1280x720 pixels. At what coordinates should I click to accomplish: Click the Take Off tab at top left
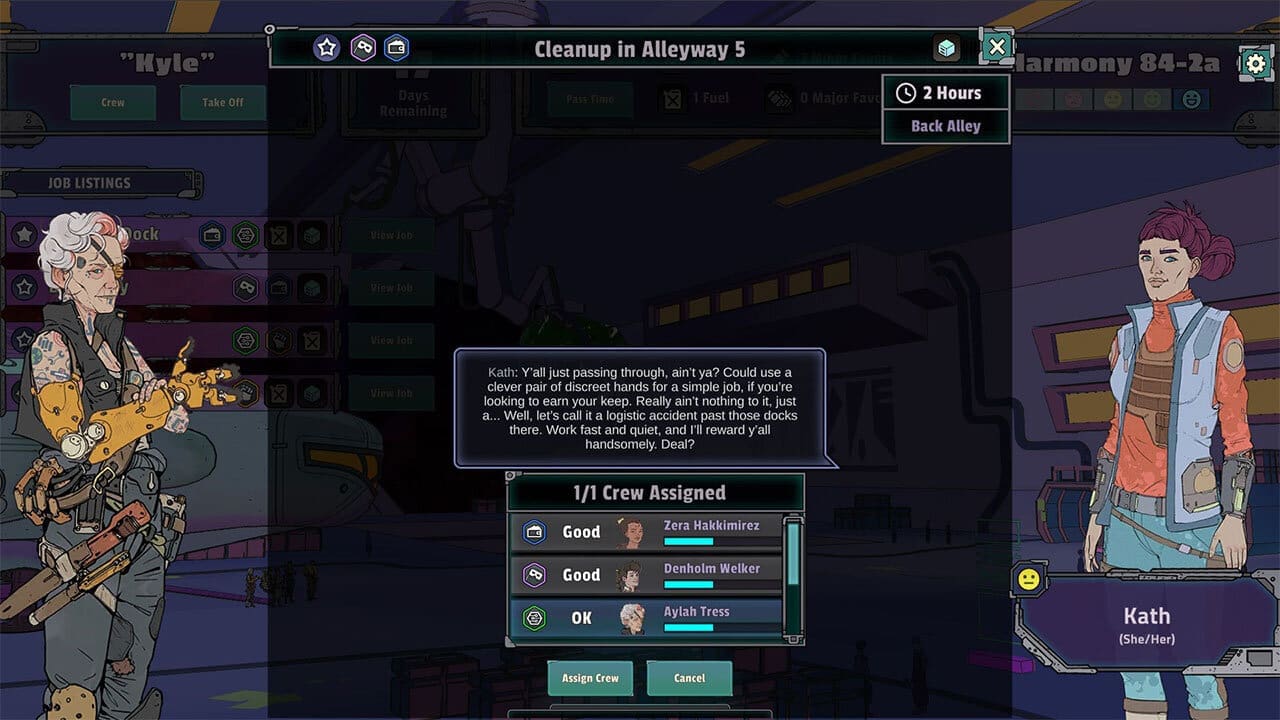(x=221, y=103)
